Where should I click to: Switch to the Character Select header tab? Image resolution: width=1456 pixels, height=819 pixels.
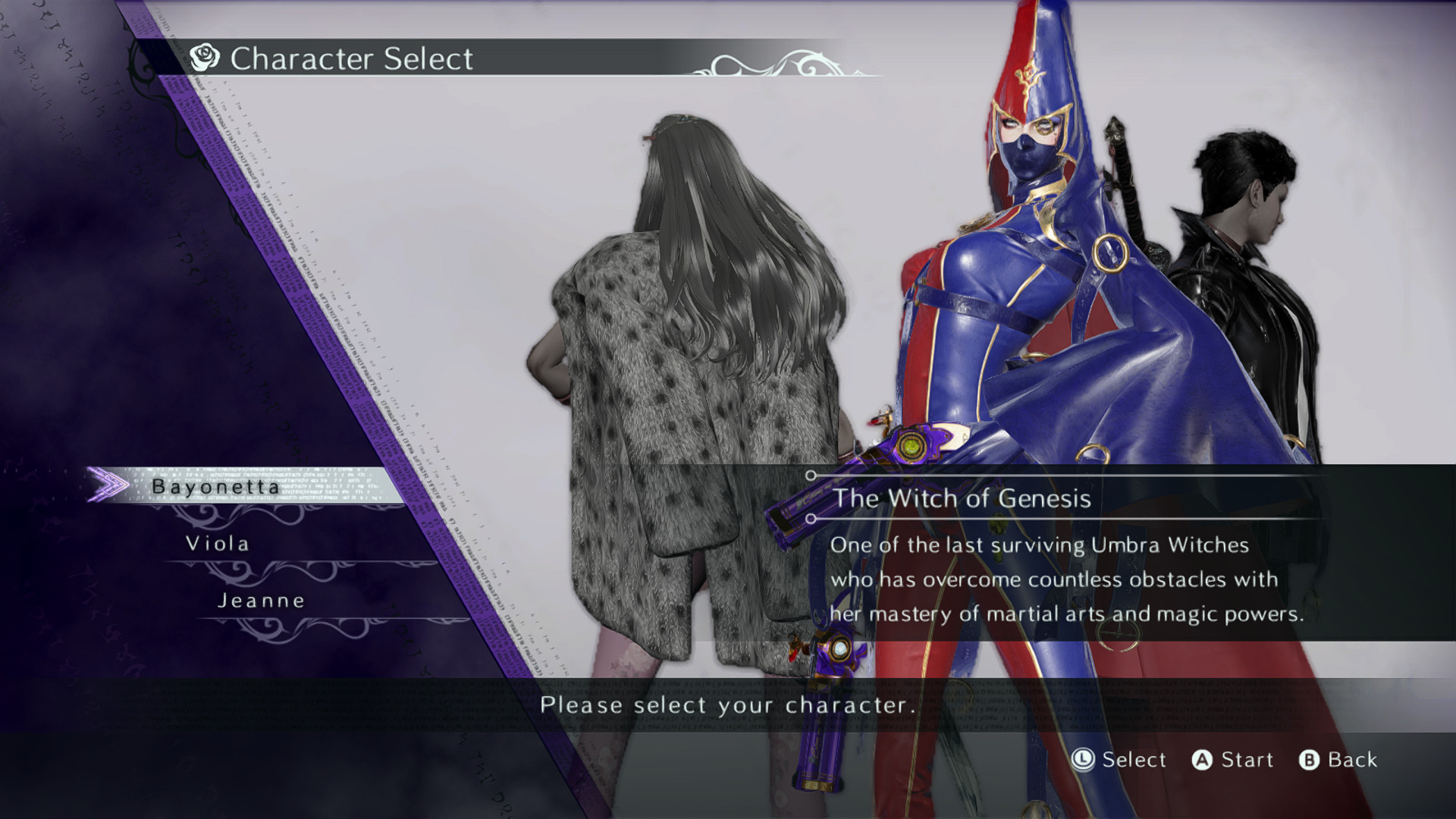point(349,58)
